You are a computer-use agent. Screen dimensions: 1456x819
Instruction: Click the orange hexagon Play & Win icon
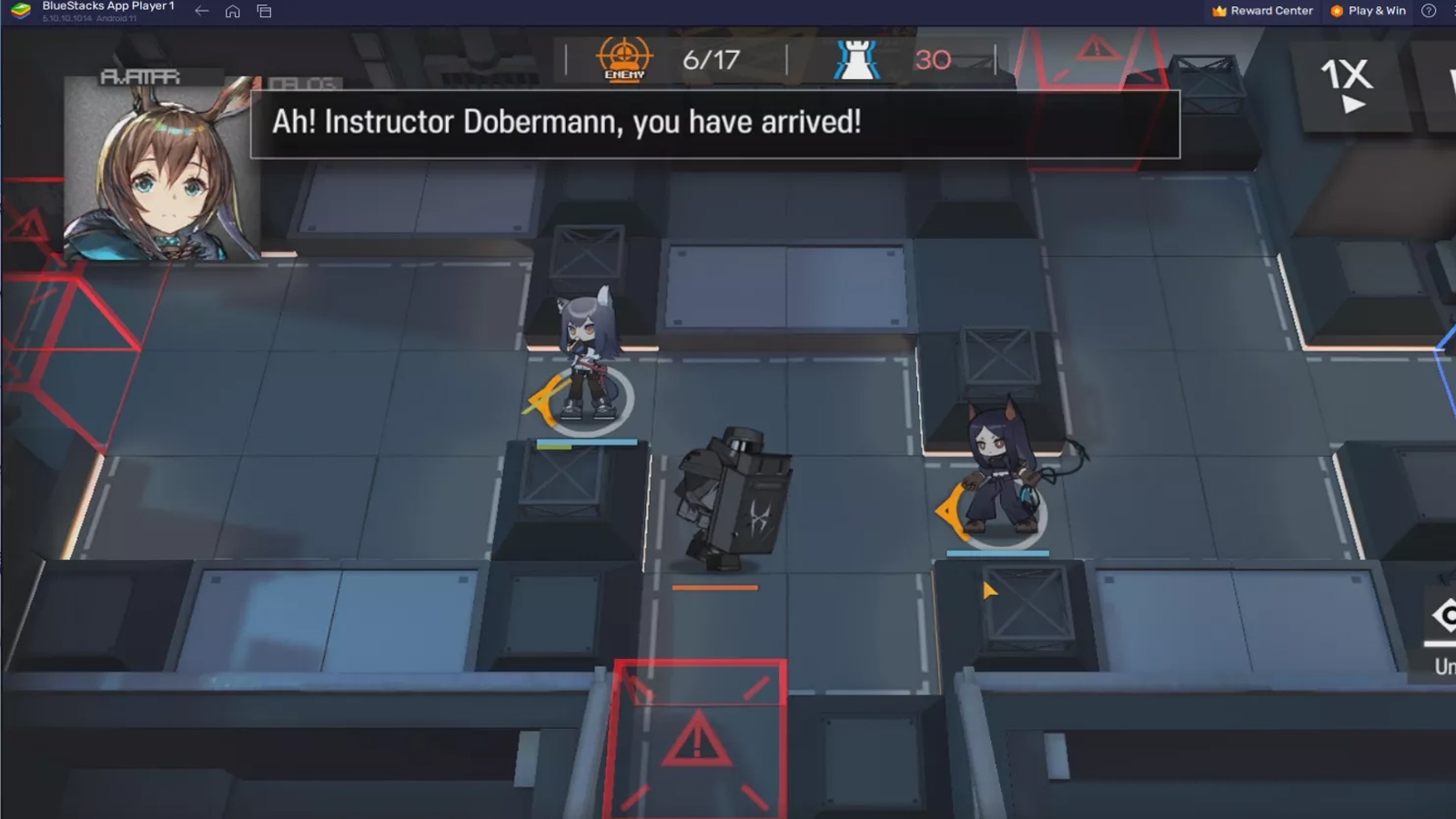point(1334,11)
